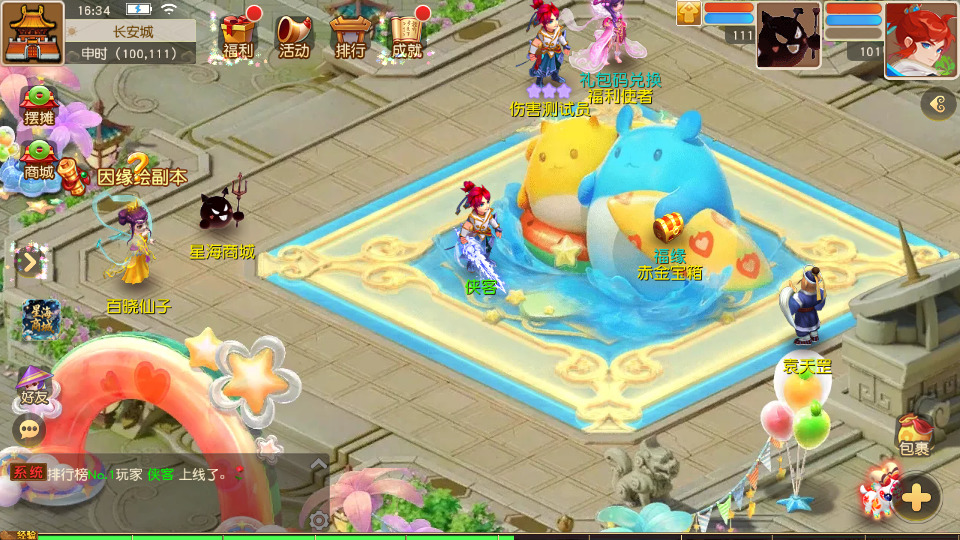The width and height of the screenshot is (960, 540).
Task: Show the 排行 ranking board
Action: click(350, 35)
